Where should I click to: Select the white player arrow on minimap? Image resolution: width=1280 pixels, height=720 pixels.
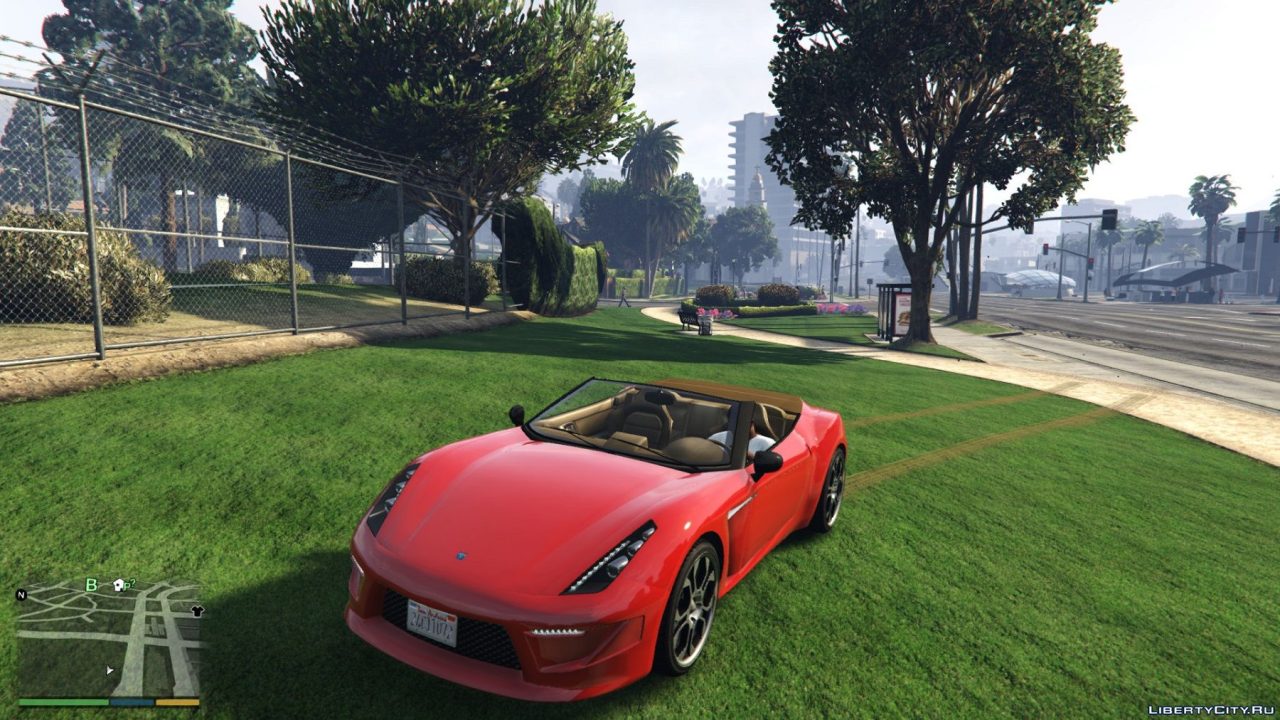(109, 670)
